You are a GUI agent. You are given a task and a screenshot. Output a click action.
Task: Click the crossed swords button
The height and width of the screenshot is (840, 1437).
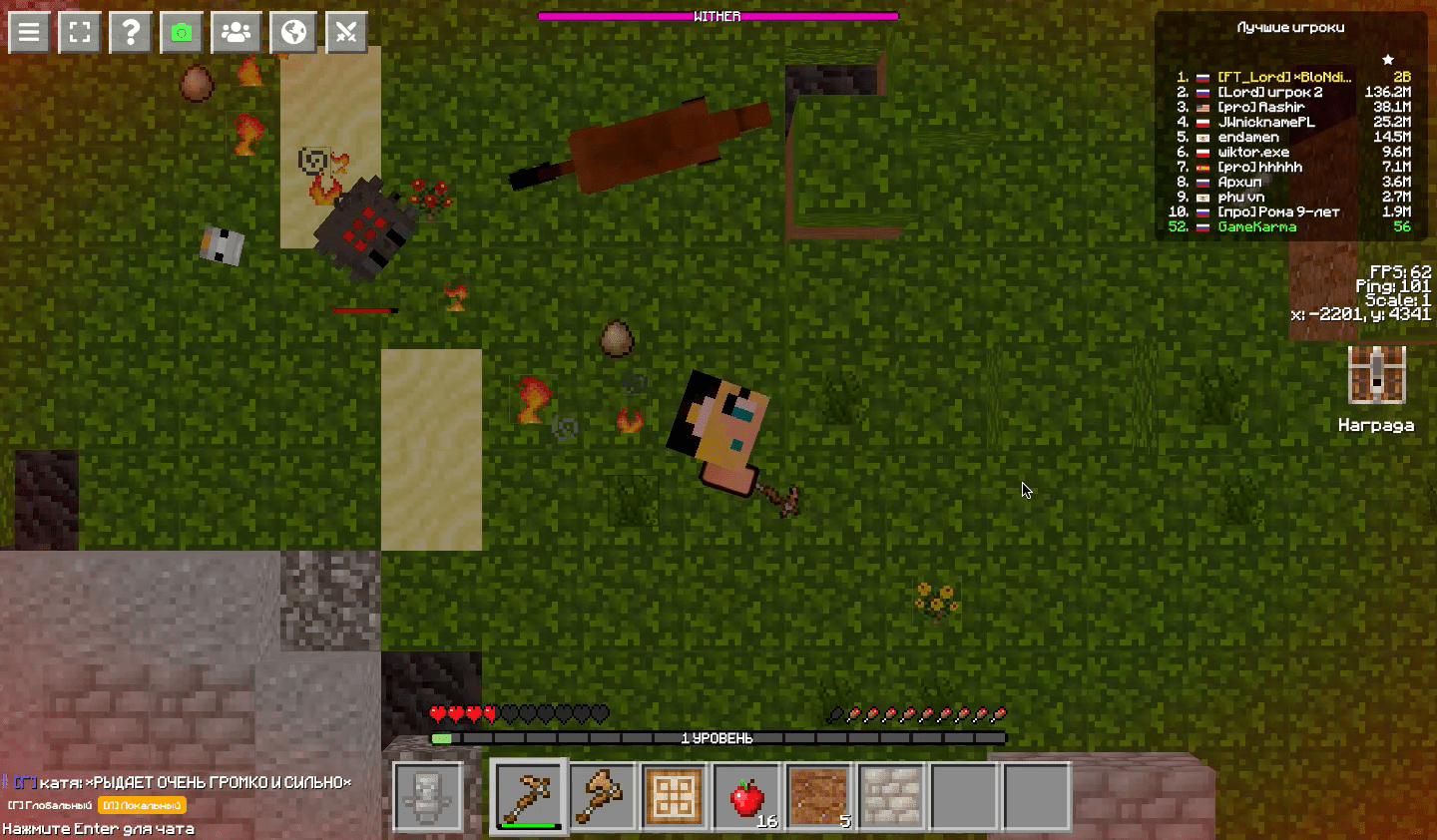(x=346, y=32)
